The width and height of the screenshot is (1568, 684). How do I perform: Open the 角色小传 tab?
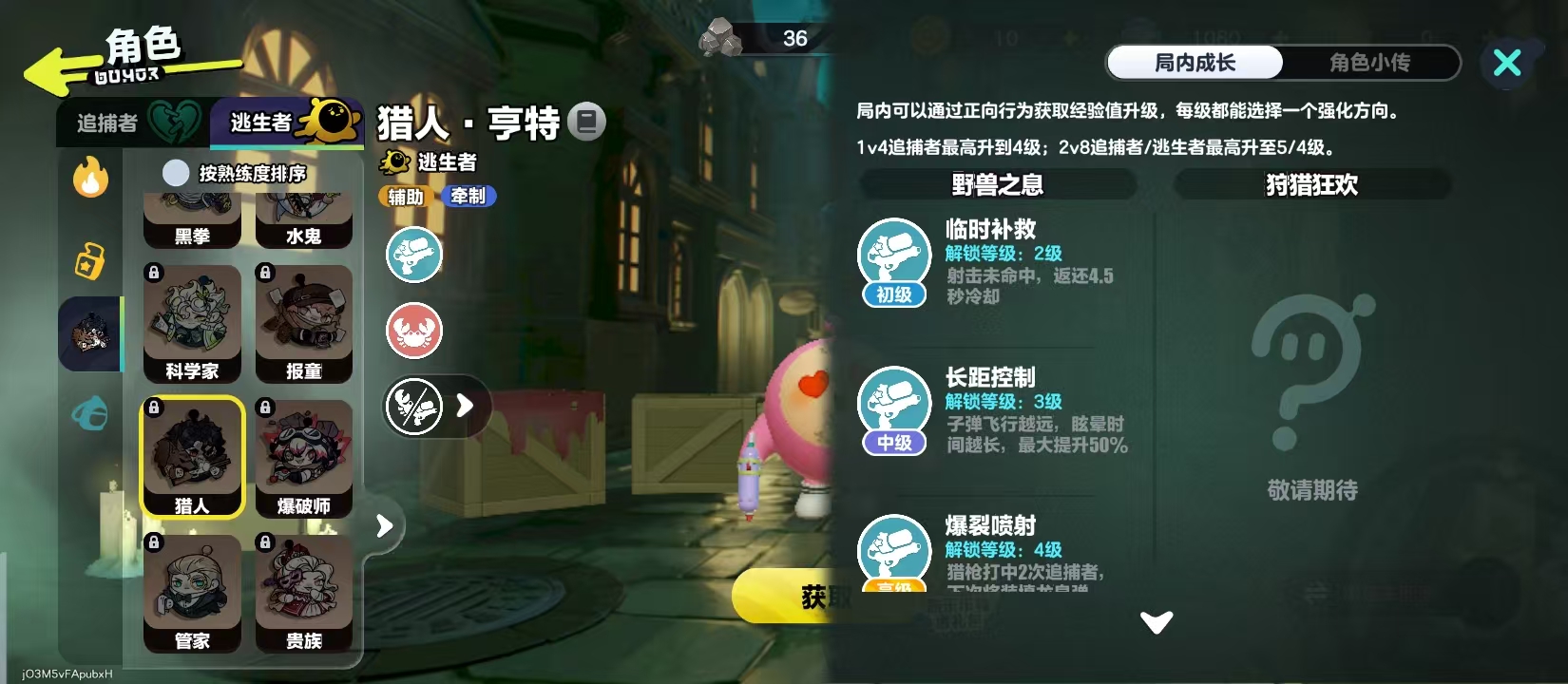coord(1371,64)
